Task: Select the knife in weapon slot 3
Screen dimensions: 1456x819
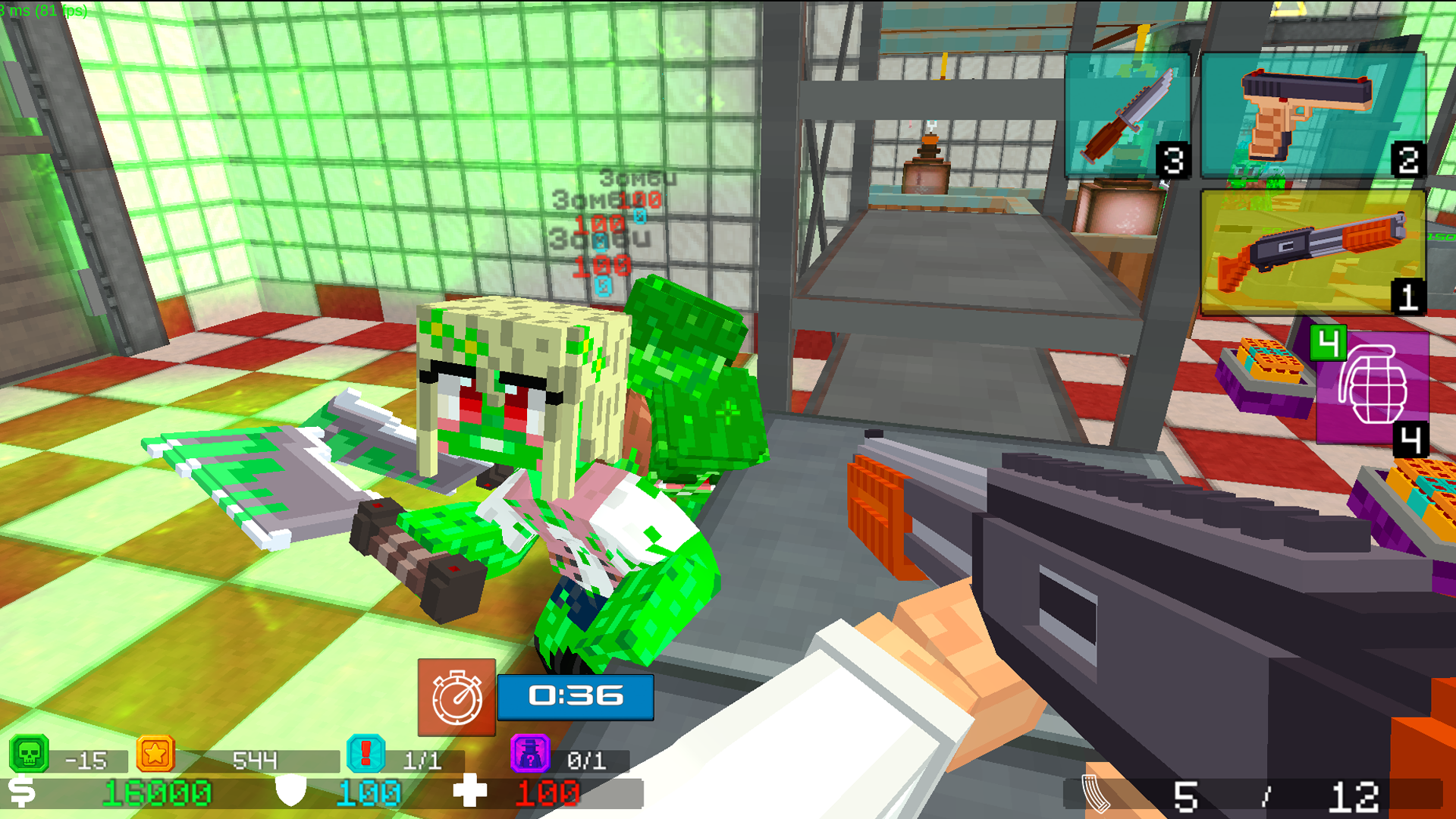Action: click(1128, 114)
